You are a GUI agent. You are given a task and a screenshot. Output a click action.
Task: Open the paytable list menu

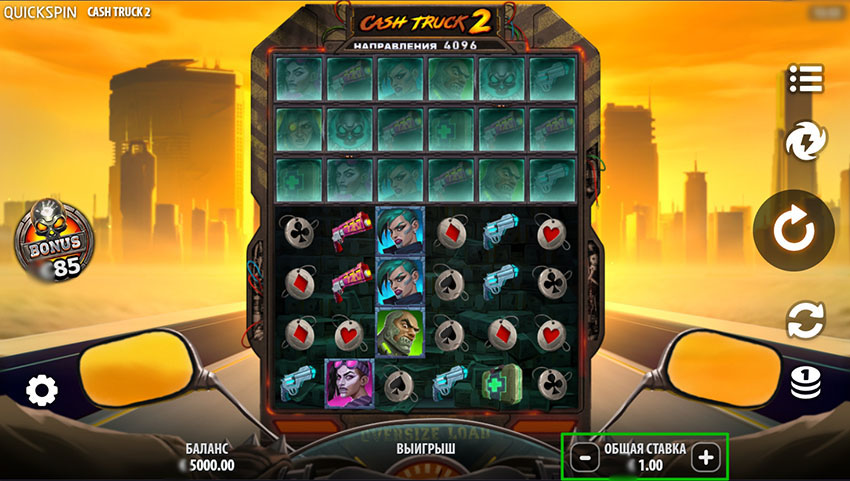(804, 77)
